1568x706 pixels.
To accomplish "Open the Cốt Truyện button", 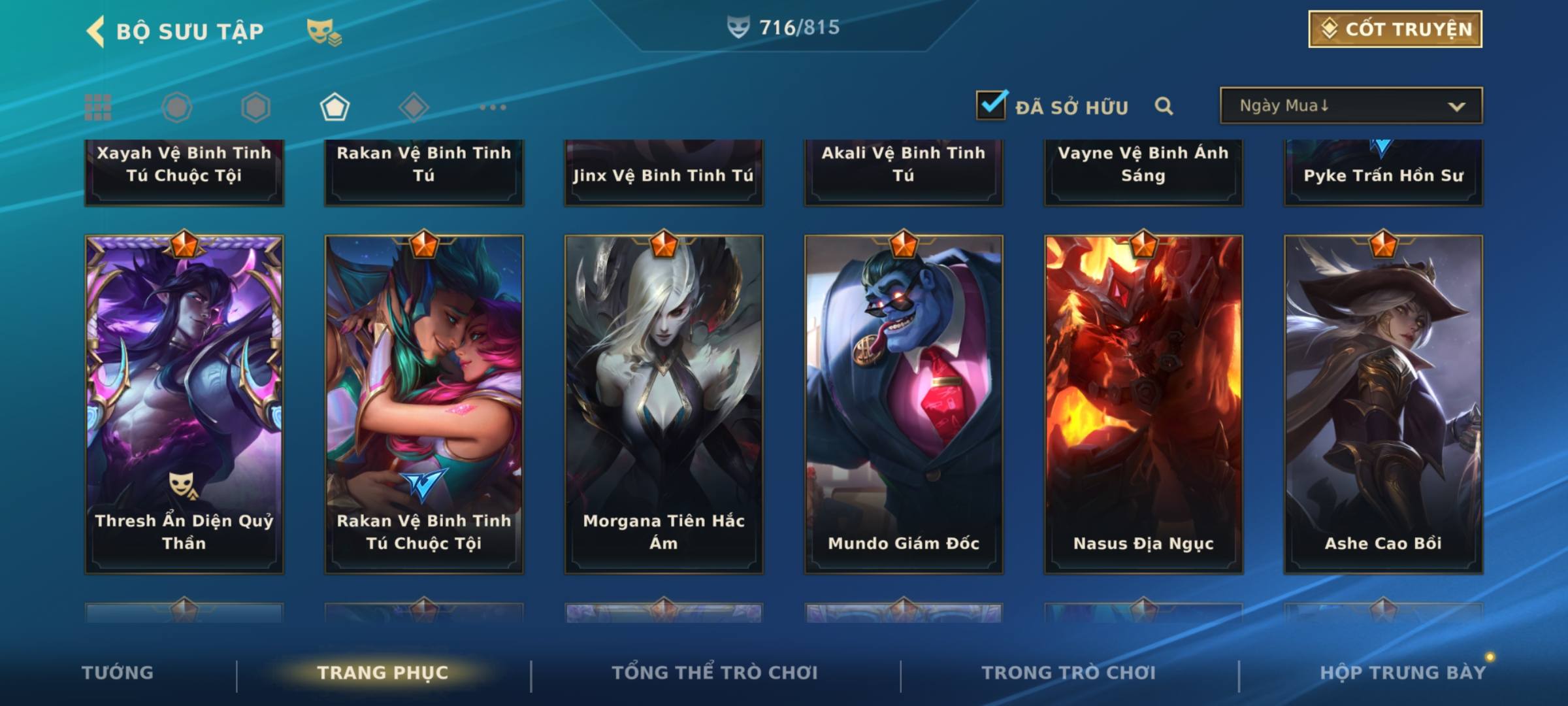I will (1395, 29).
